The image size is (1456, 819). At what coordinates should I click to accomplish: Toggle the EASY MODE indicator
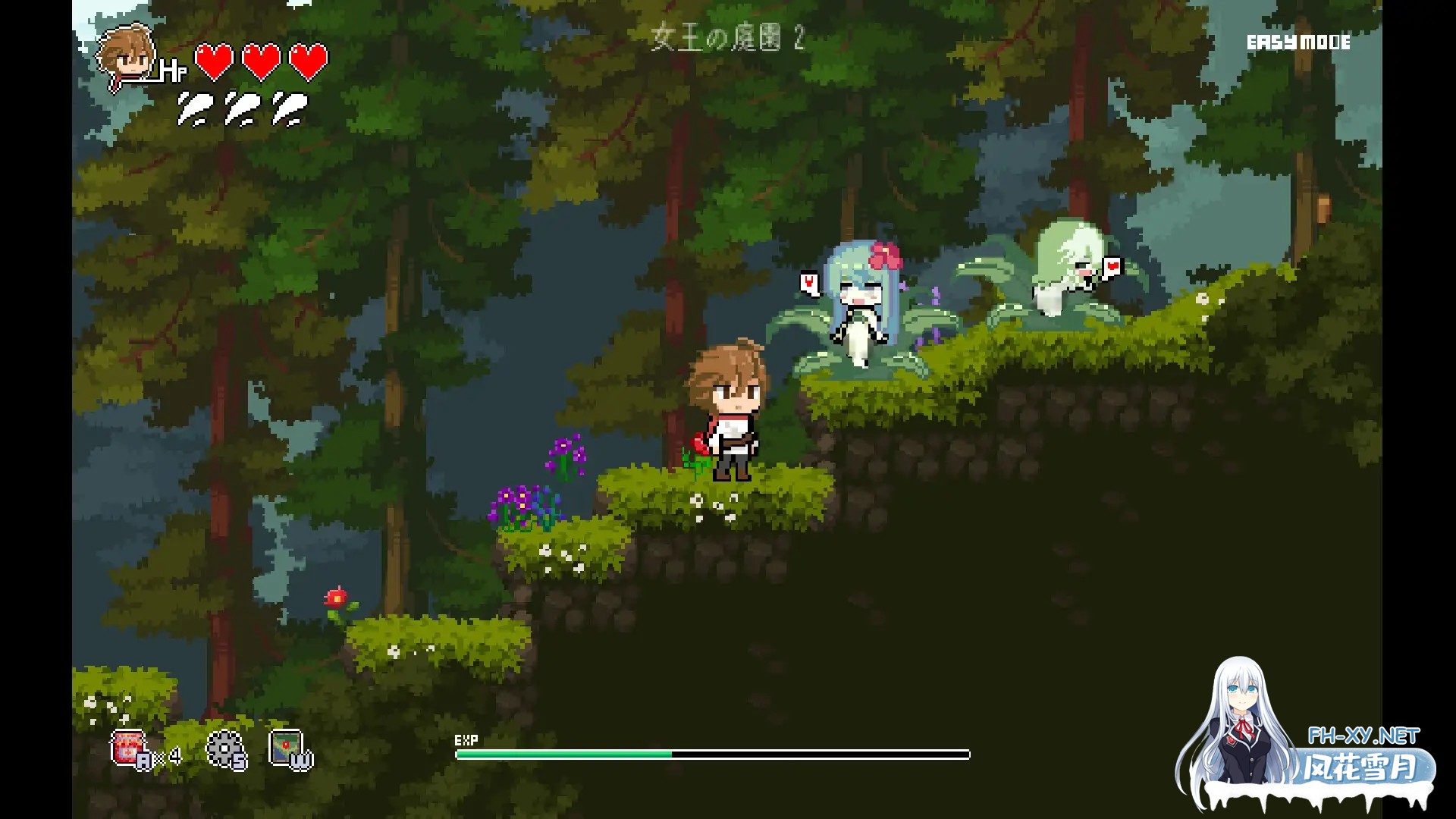click(1298, 43)
